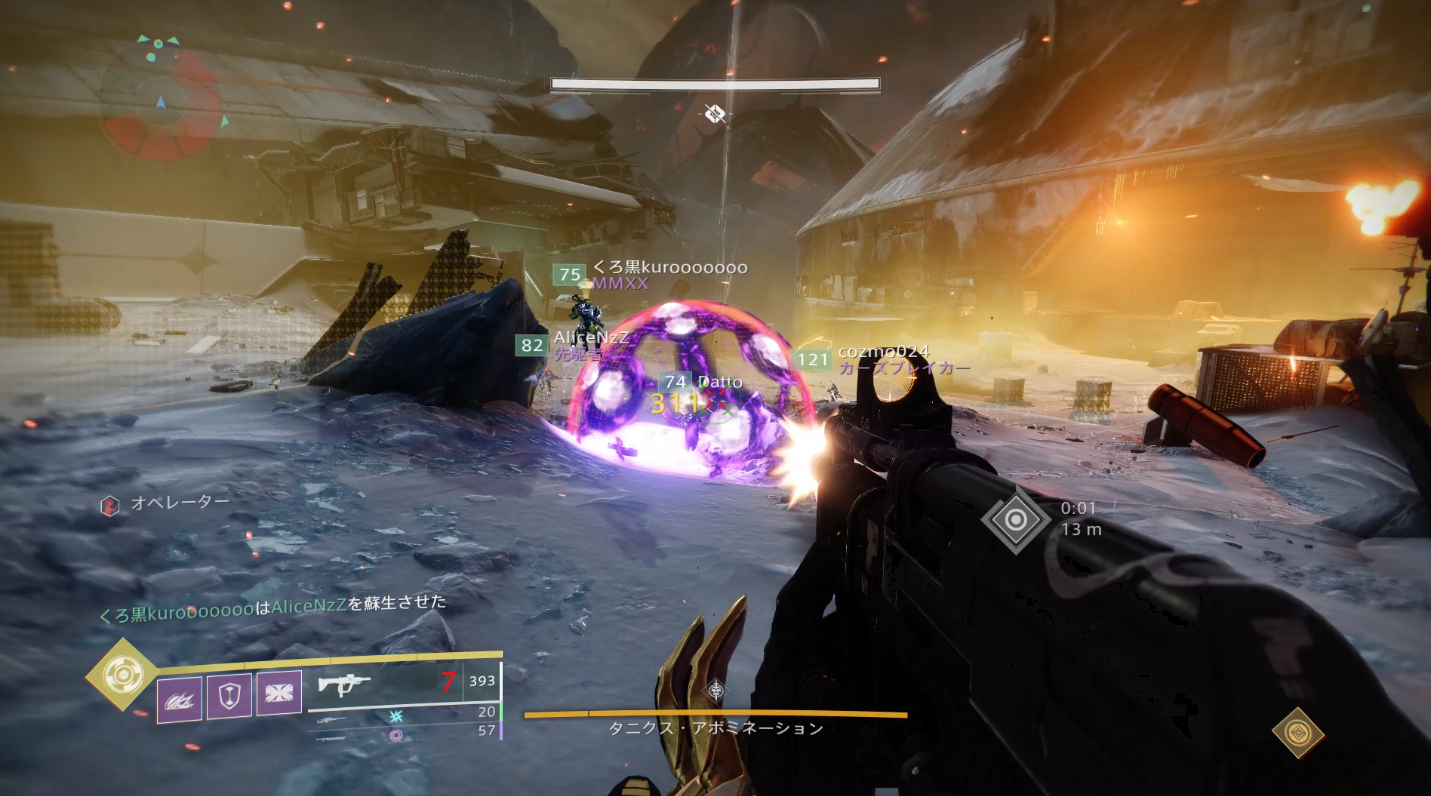
Task: Activate the golden Super ability diamond
Action: (121, 675)
